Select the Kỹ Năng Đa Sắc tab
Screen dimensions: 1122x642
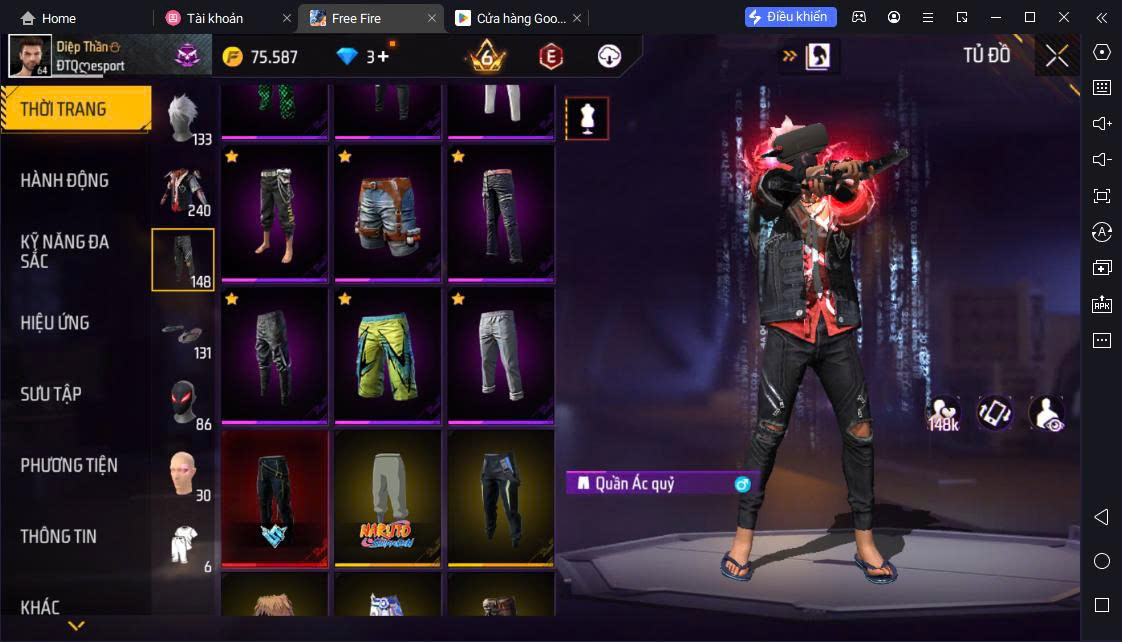(x=65, y=251)
